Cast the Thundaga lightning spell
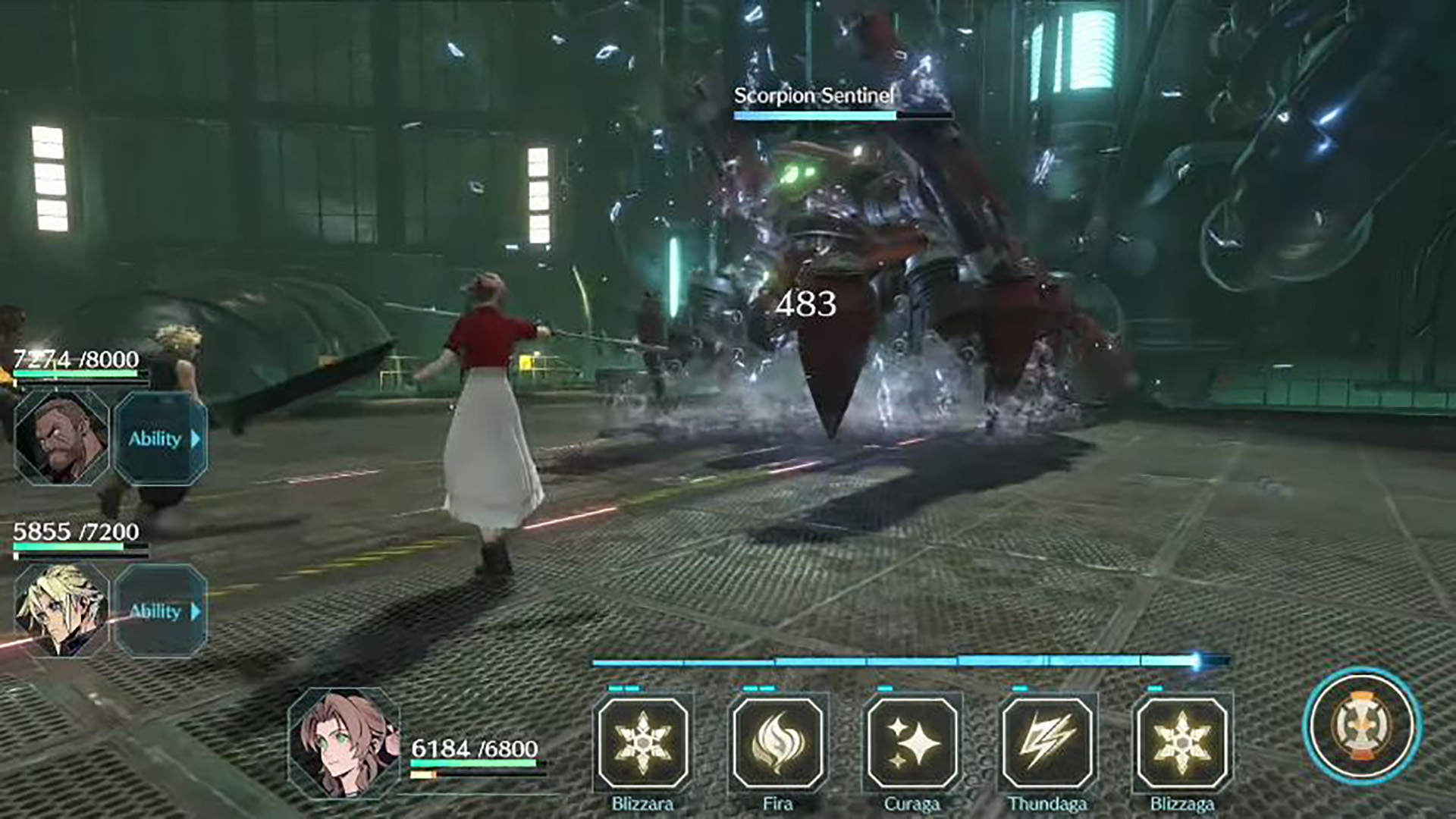This screenshot has width=1456, height=819. pos(1046,742)
